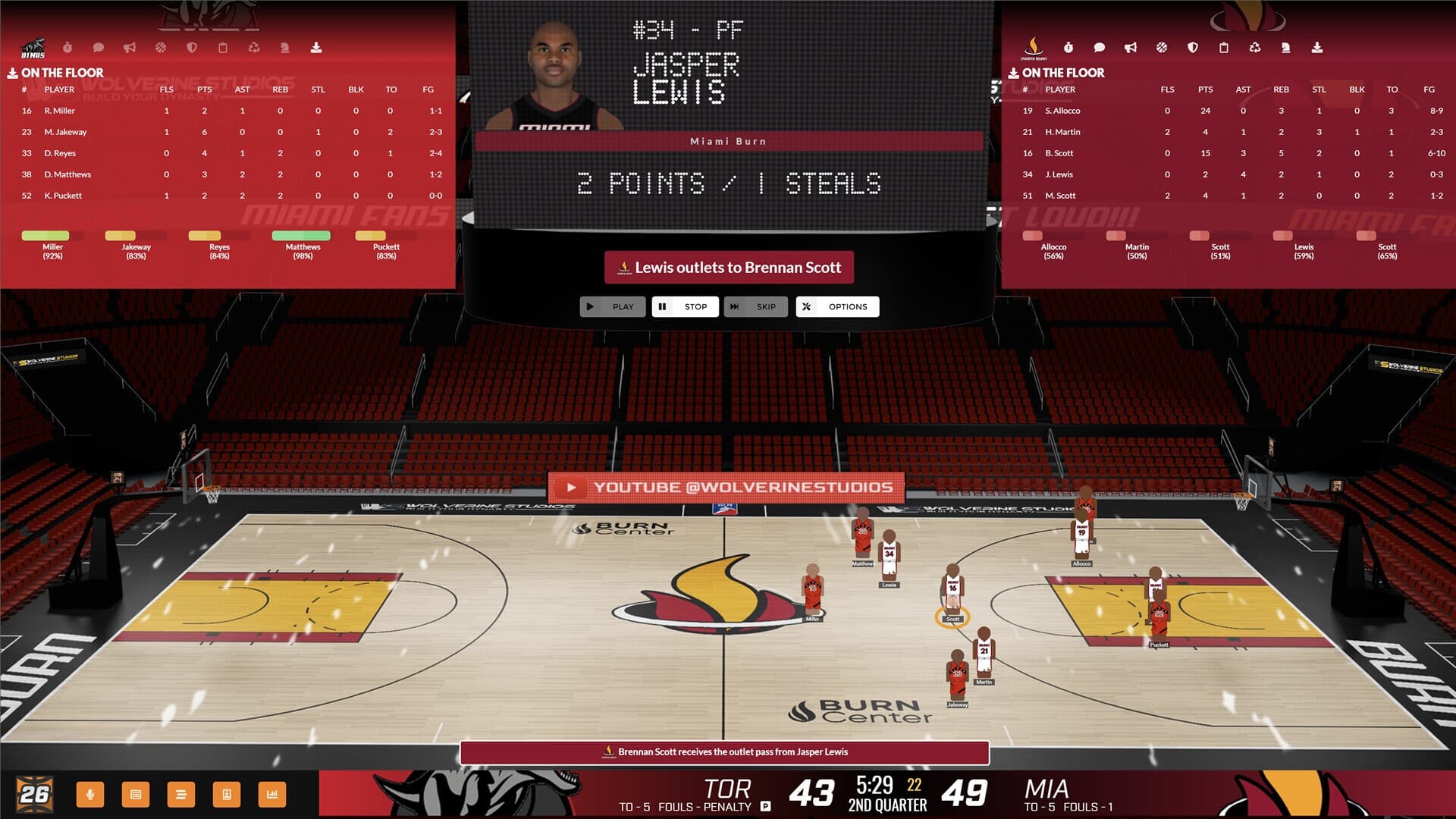Open the shield defense icon on Toronto's panel
This screenshot has width=1456, height=819.
tap(191, 48)
